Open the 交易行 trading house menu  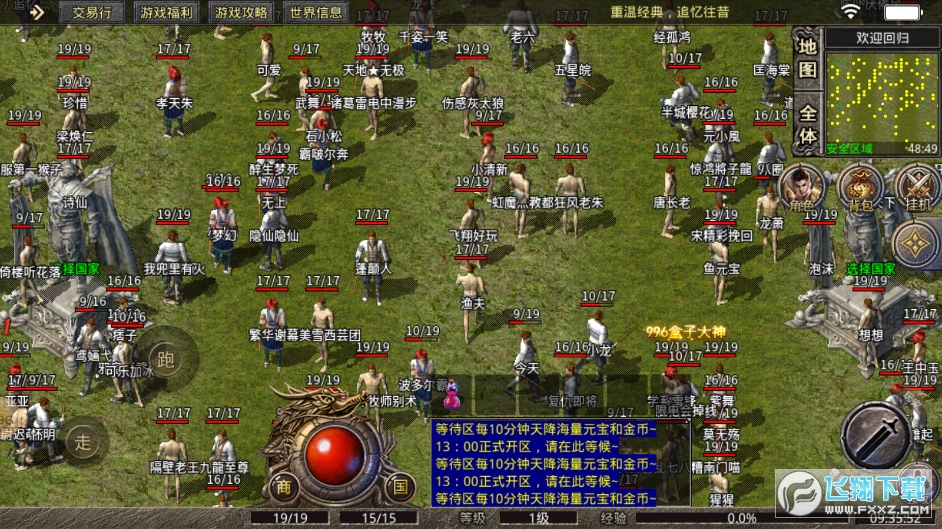tap(99, 12)
